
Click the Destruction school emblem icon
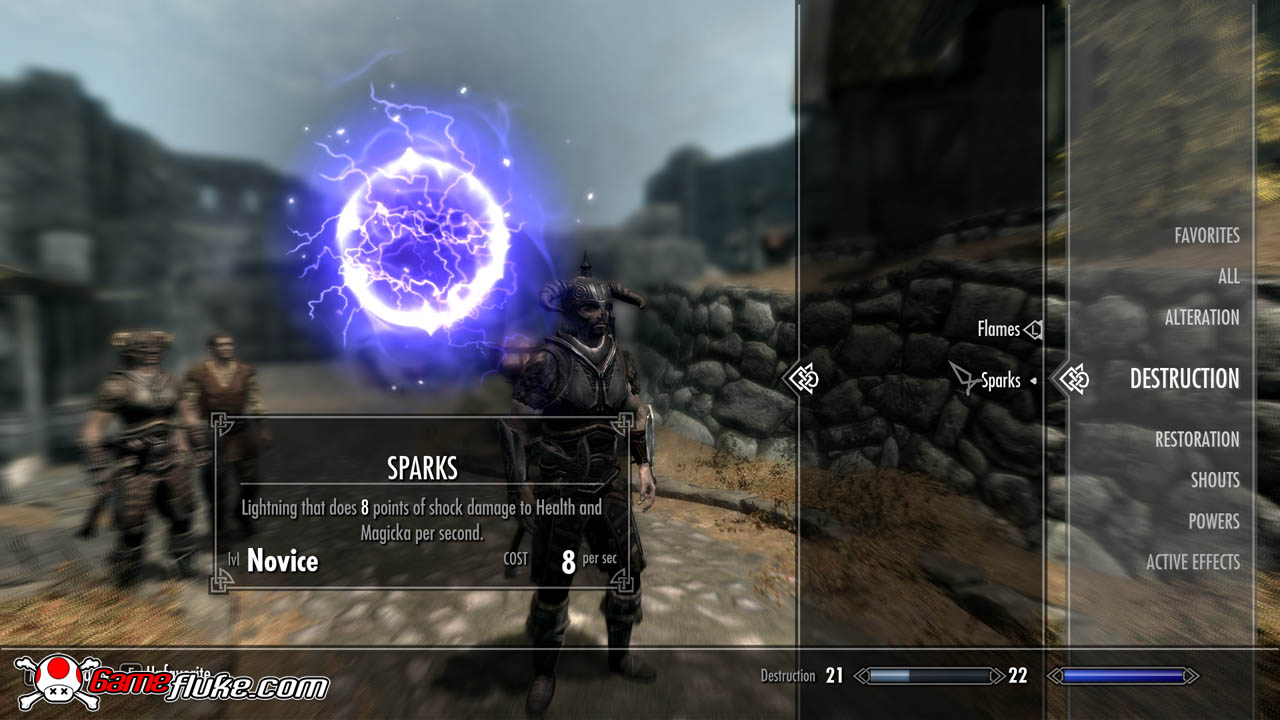click(1073, 380)
